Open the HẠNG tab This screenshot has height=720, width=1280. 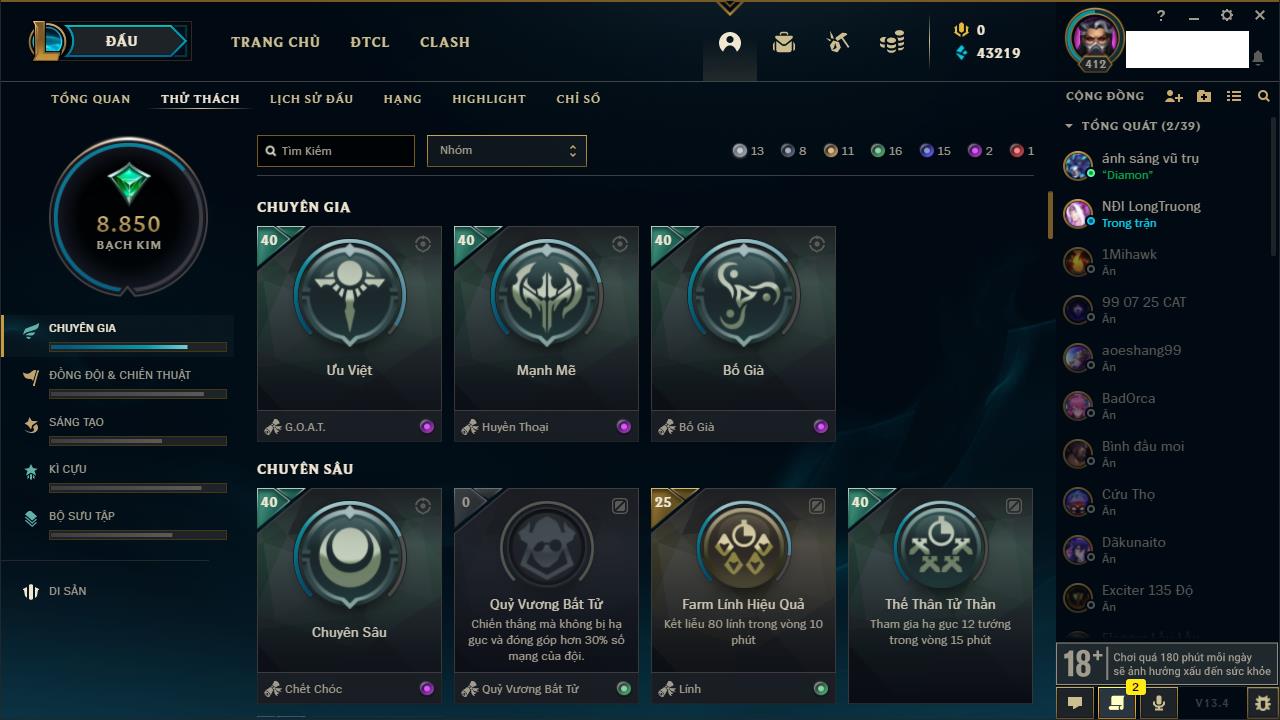coord(402,99)
